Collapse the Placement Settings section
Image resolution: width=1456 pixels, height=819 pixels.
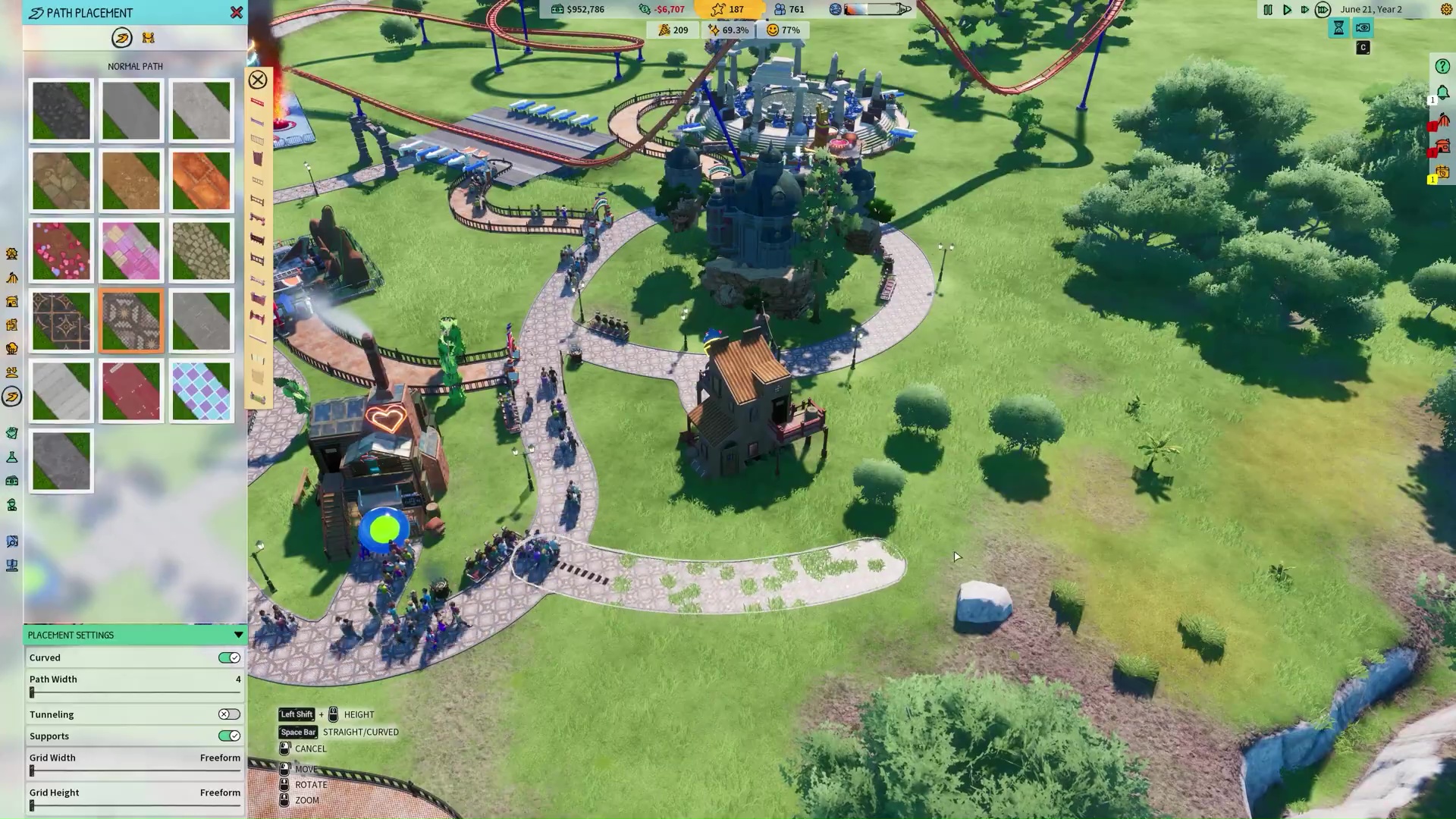(238, 635)
